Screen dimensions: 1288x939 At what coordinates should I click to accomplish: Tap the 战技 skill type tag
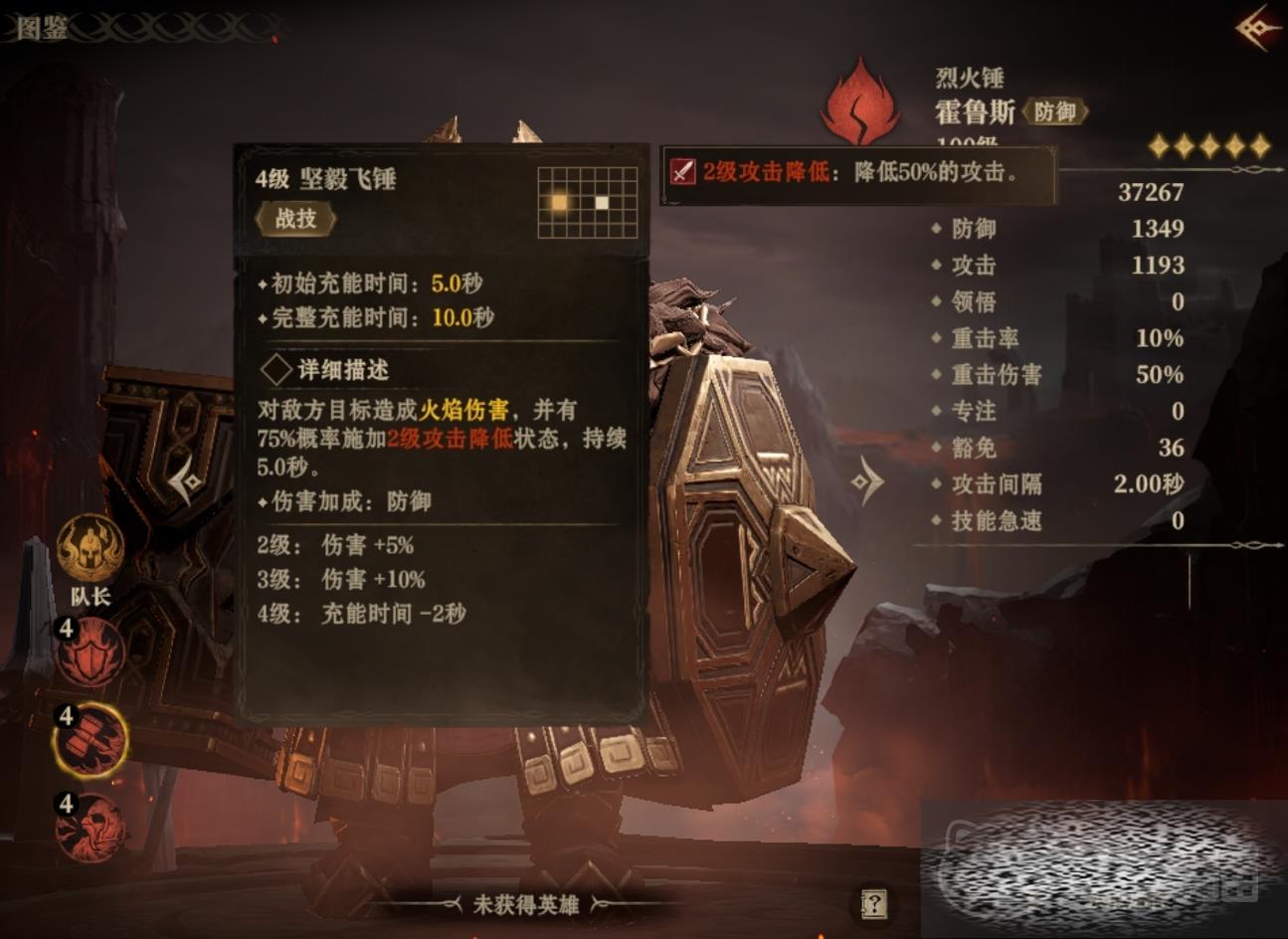click(295, 219)
